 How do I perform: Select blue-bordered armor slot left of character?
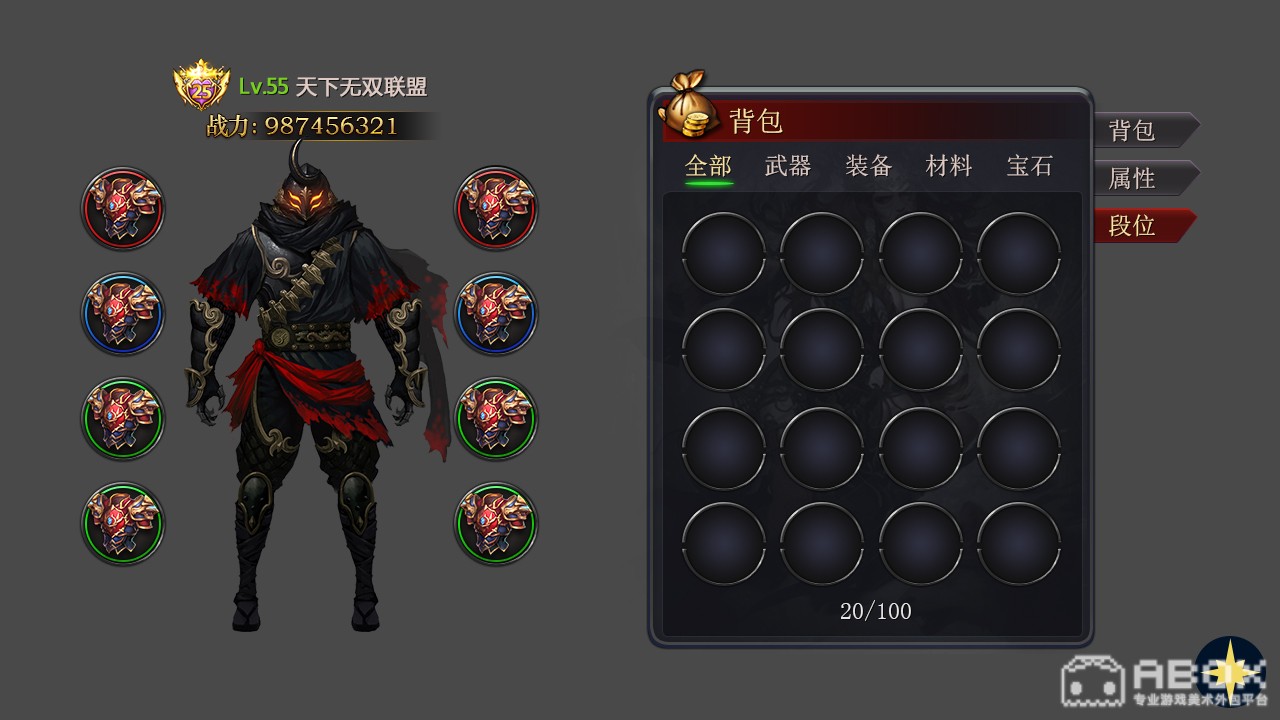123,313
